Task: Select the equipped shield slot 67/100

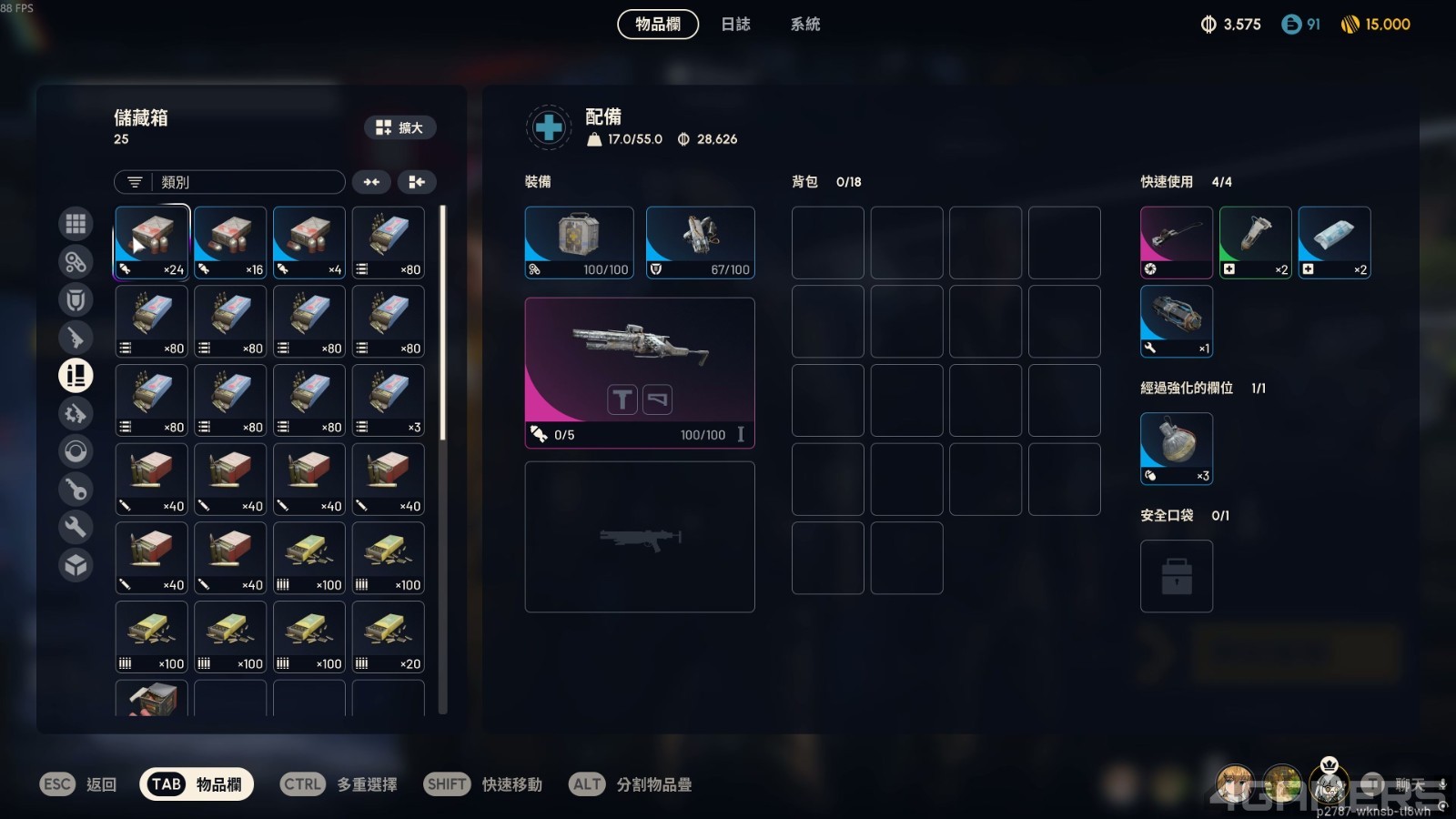Action: [x=700, y=242]
